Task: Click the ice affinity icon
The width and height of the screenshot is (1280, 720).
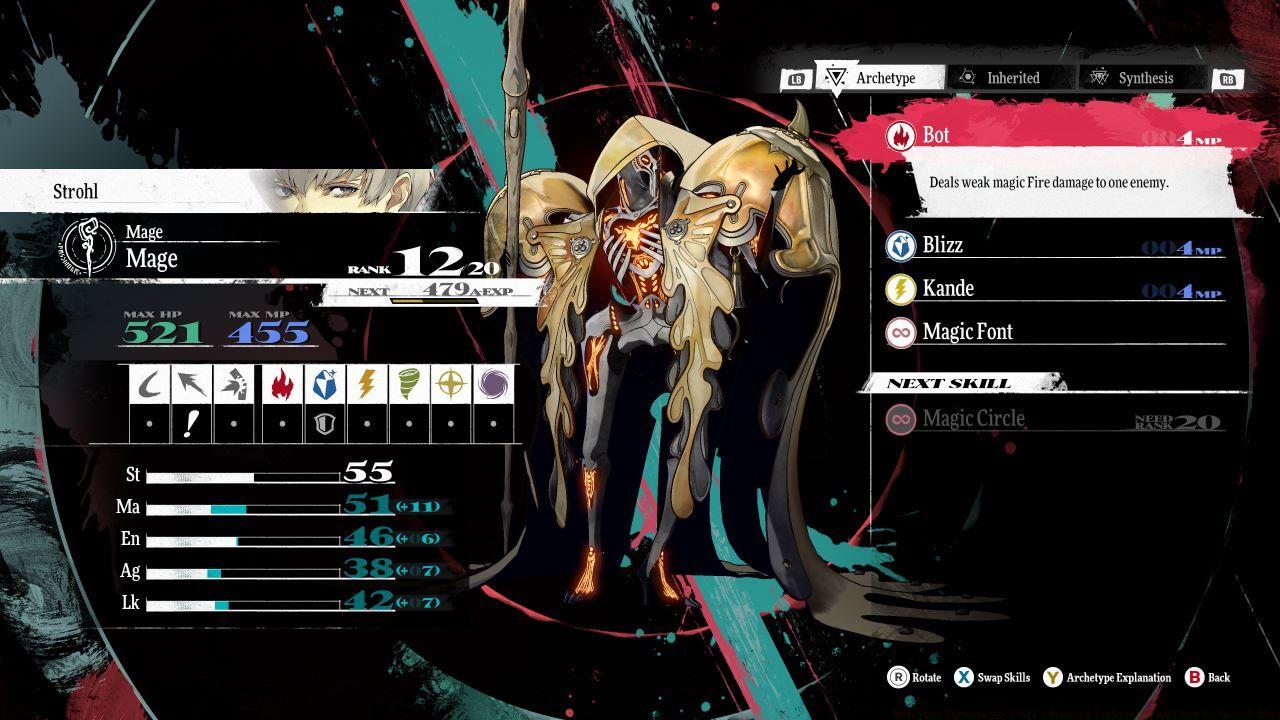Action: click(x=325, y=384)
